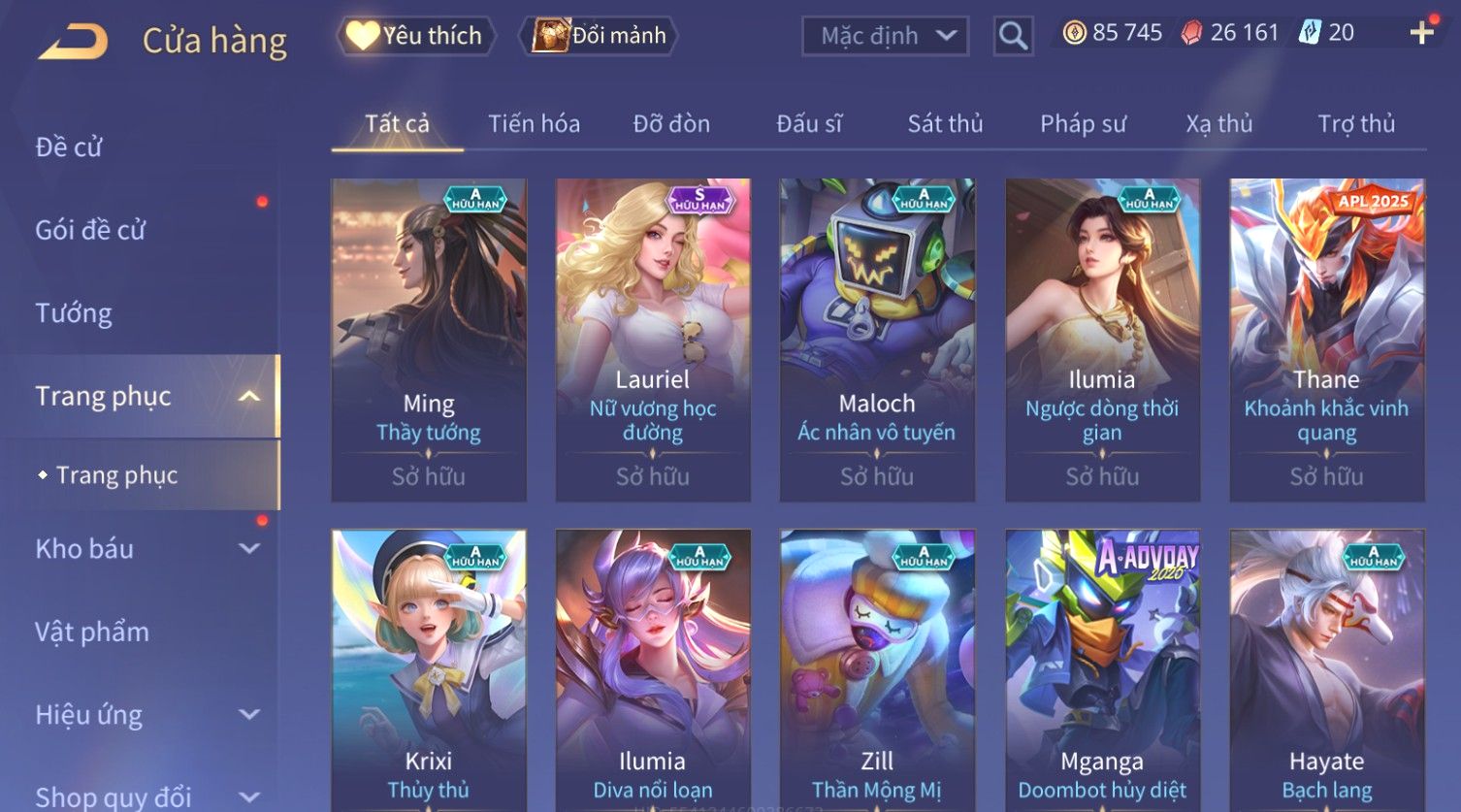Screen dimensions: 1461x812
Task: Pick the Krixi Thủy thủ skin card
Action: pos(429,669)
